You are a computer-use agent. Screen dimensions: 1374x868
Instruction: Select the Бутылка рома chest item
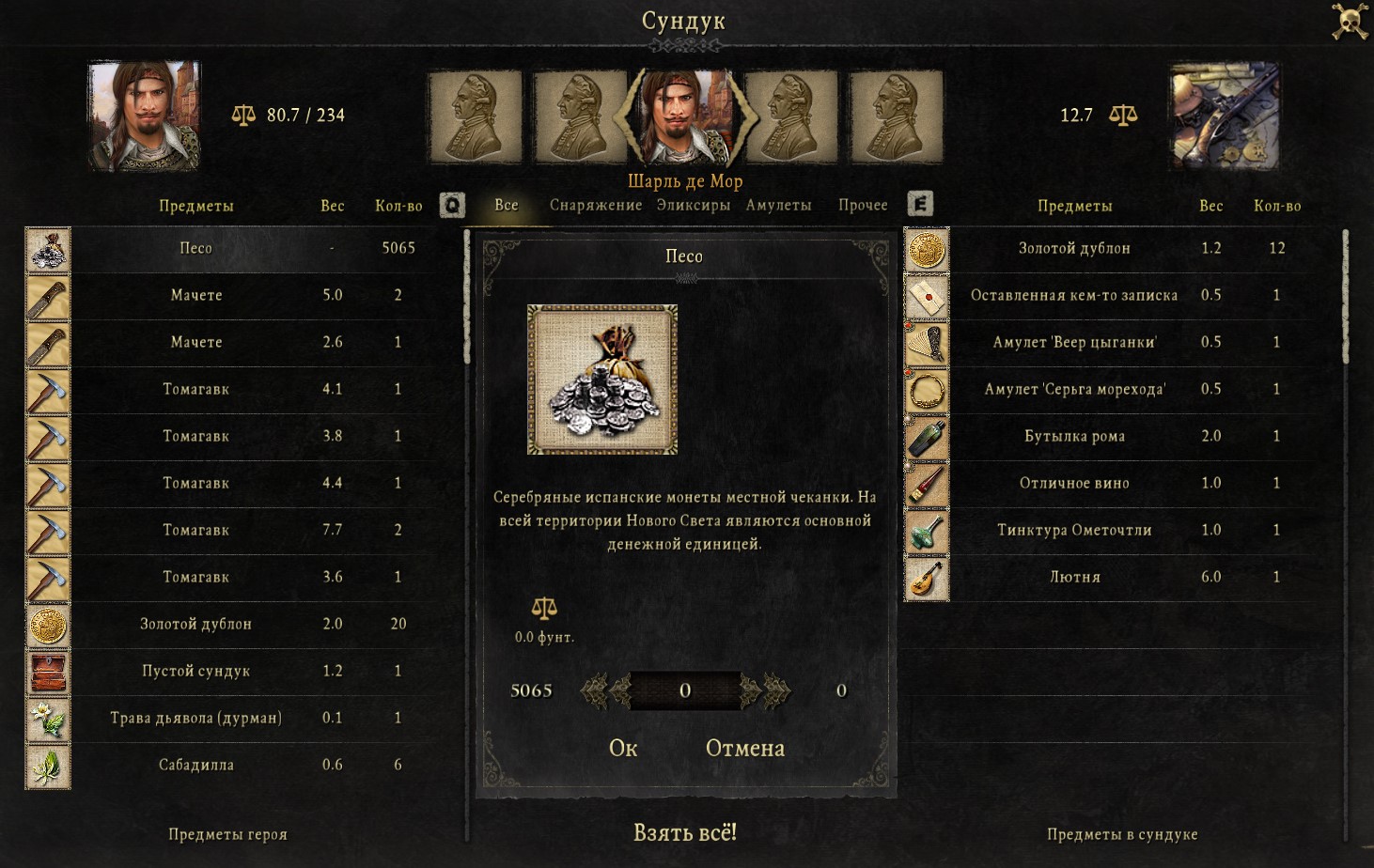[x=1074, y=436]
